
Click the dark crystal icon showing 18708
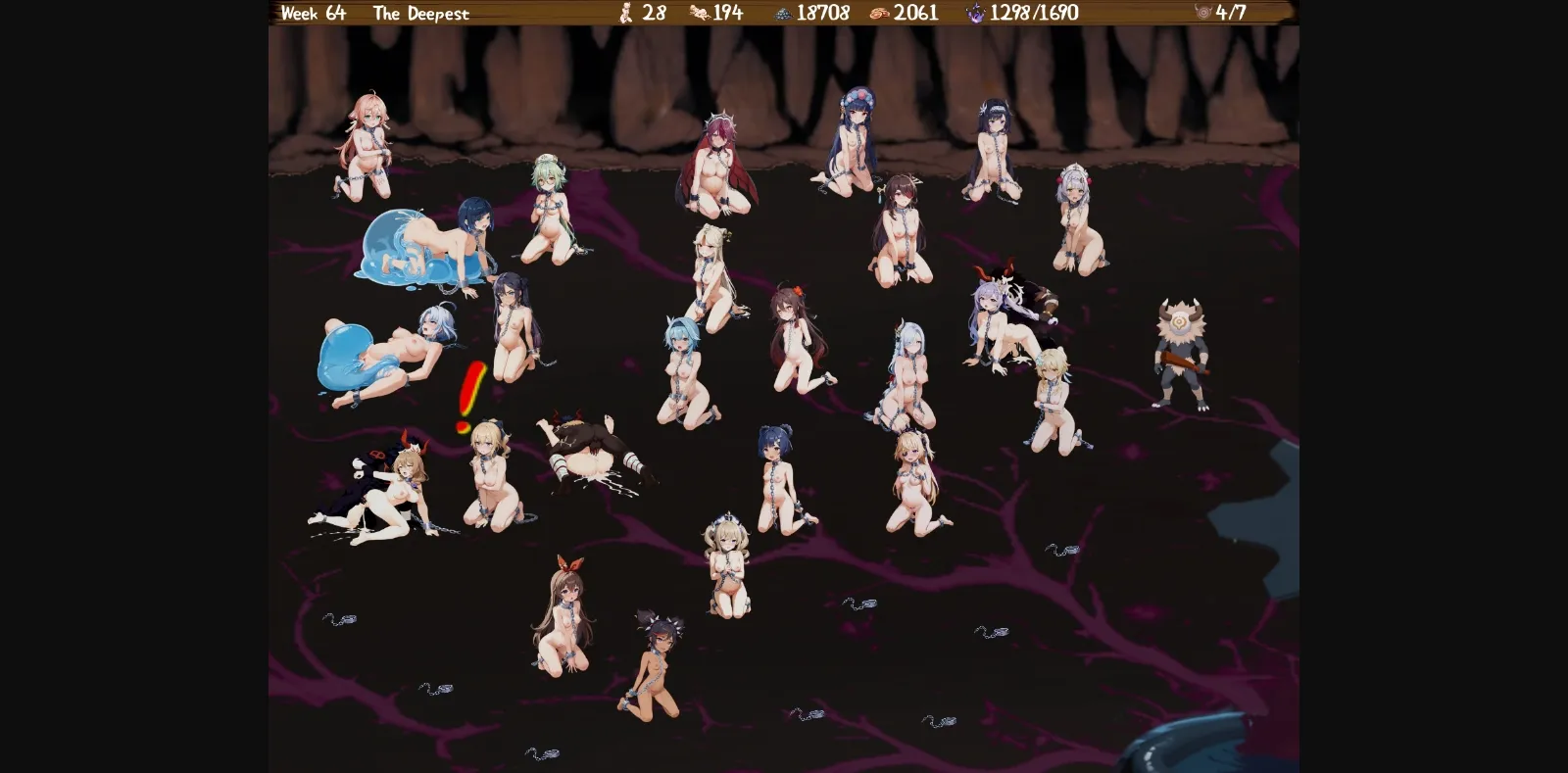point(782,14)
